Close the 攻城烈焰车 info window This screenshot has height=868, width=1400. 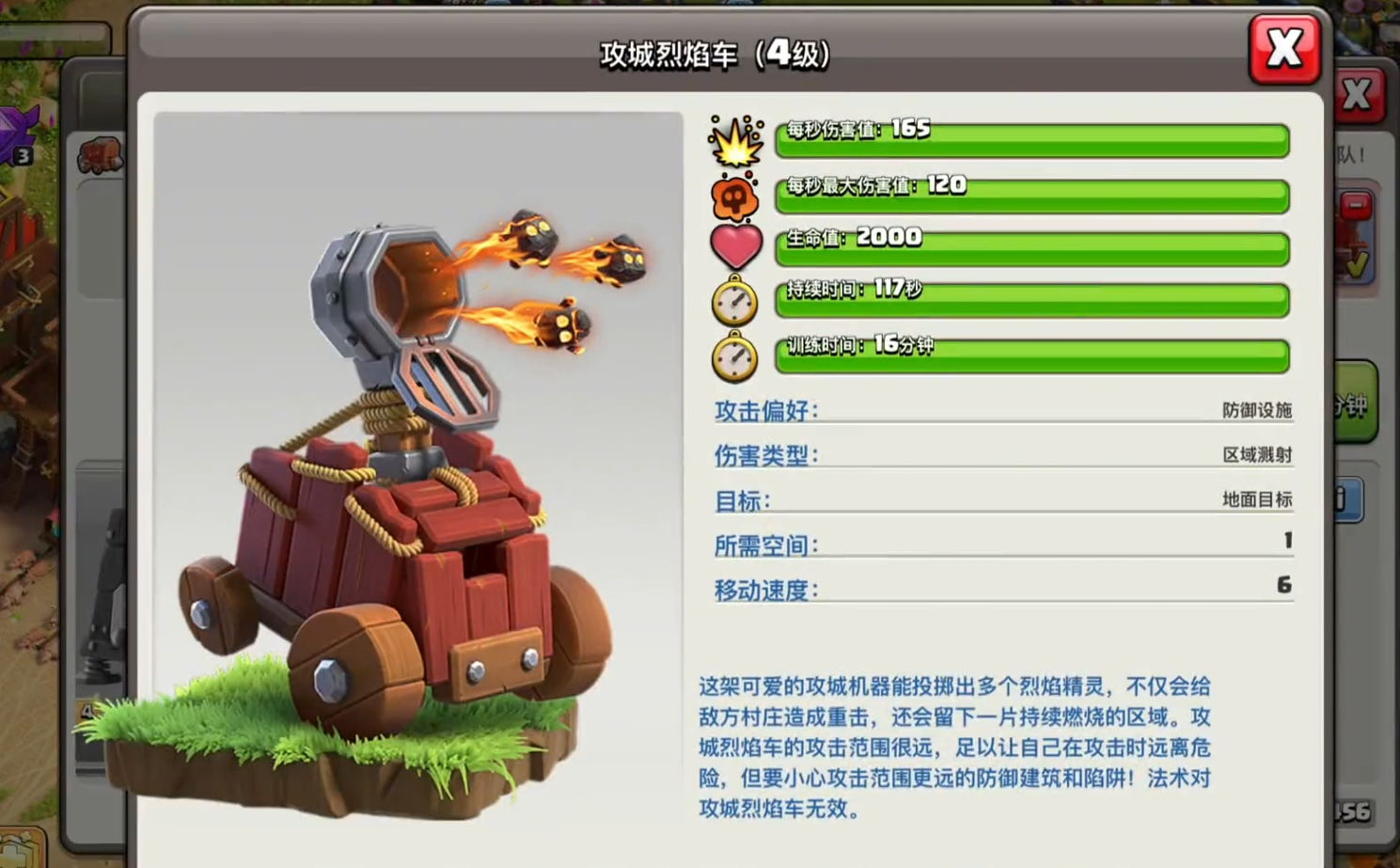(x=1284, y=49)
